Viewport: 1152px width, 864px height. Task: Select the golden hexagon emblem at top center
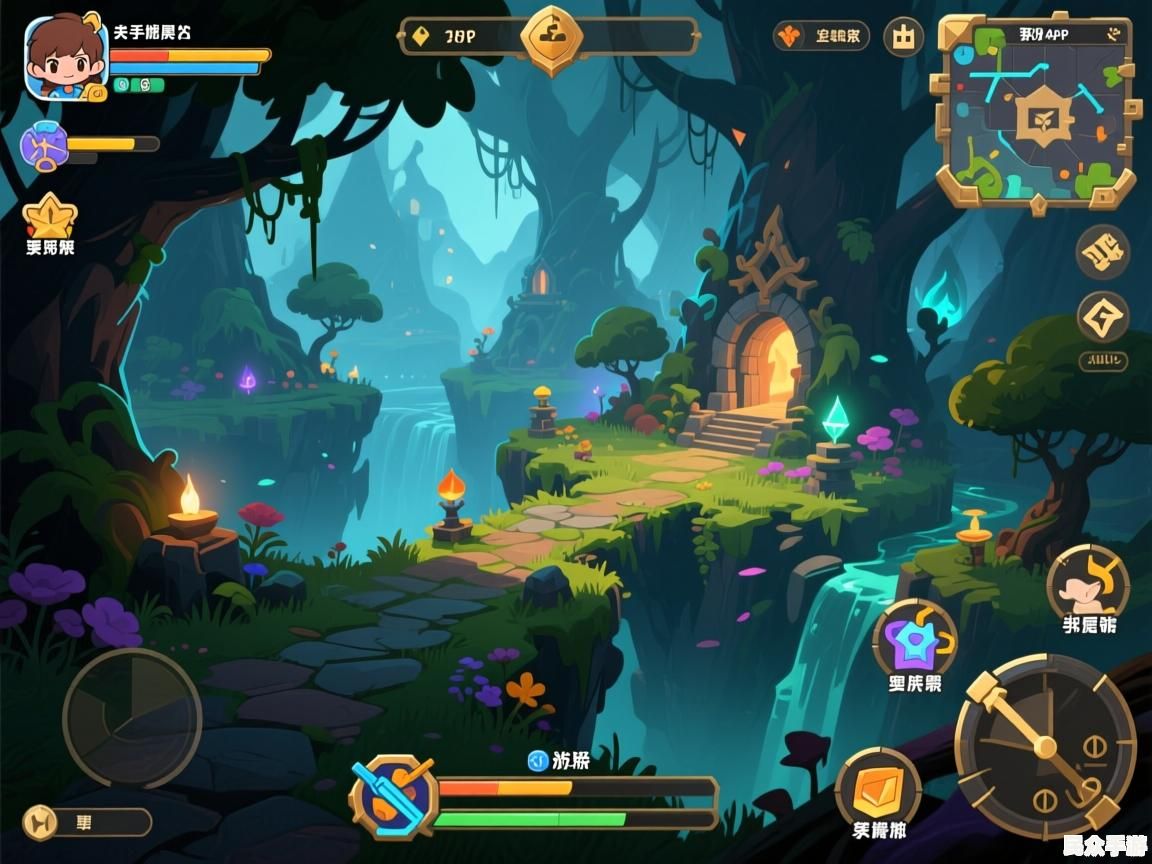[551, 38]
